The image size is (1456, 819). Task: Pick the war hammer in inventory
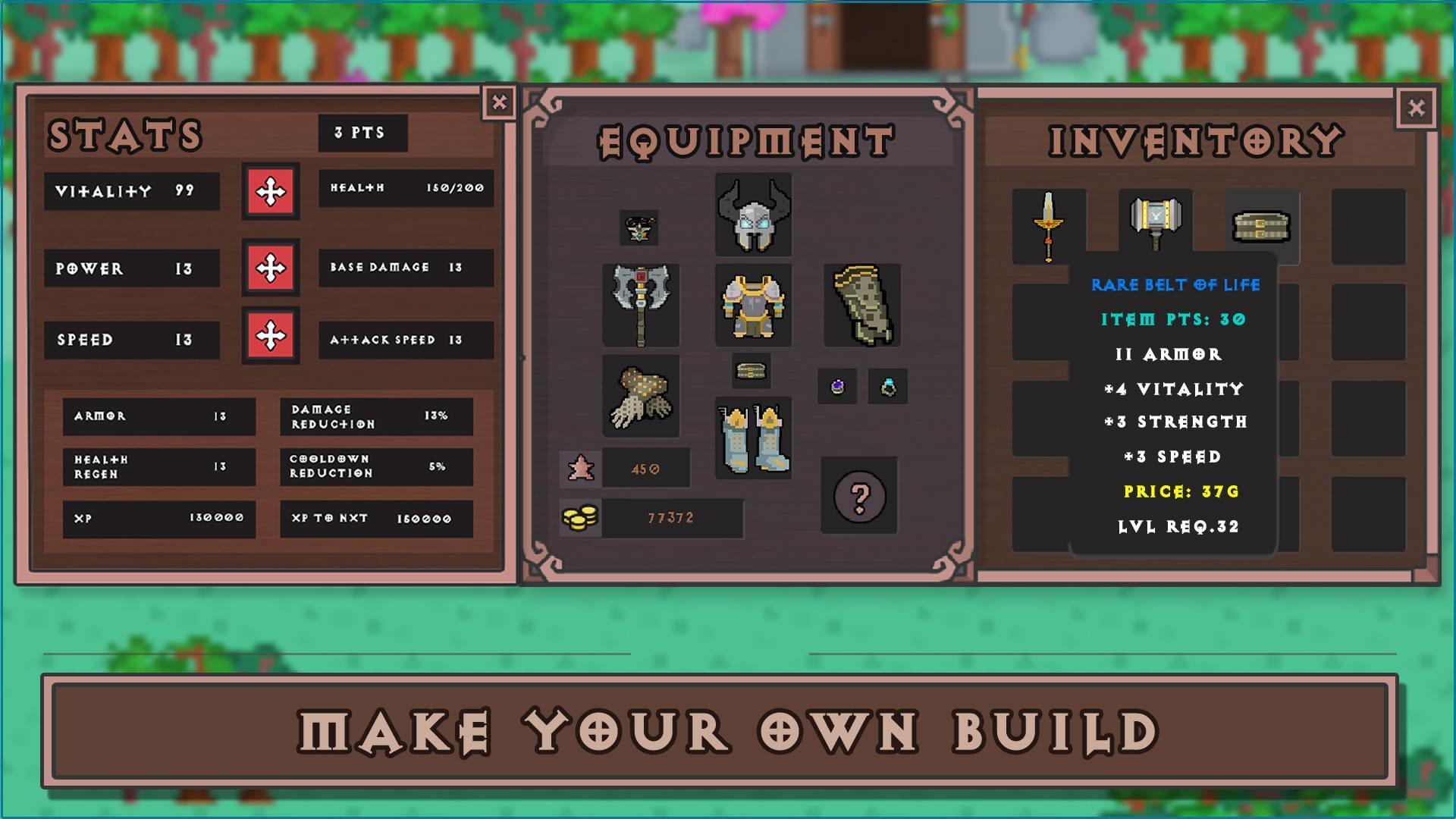pyautogui.click(x=1155, y=221)
